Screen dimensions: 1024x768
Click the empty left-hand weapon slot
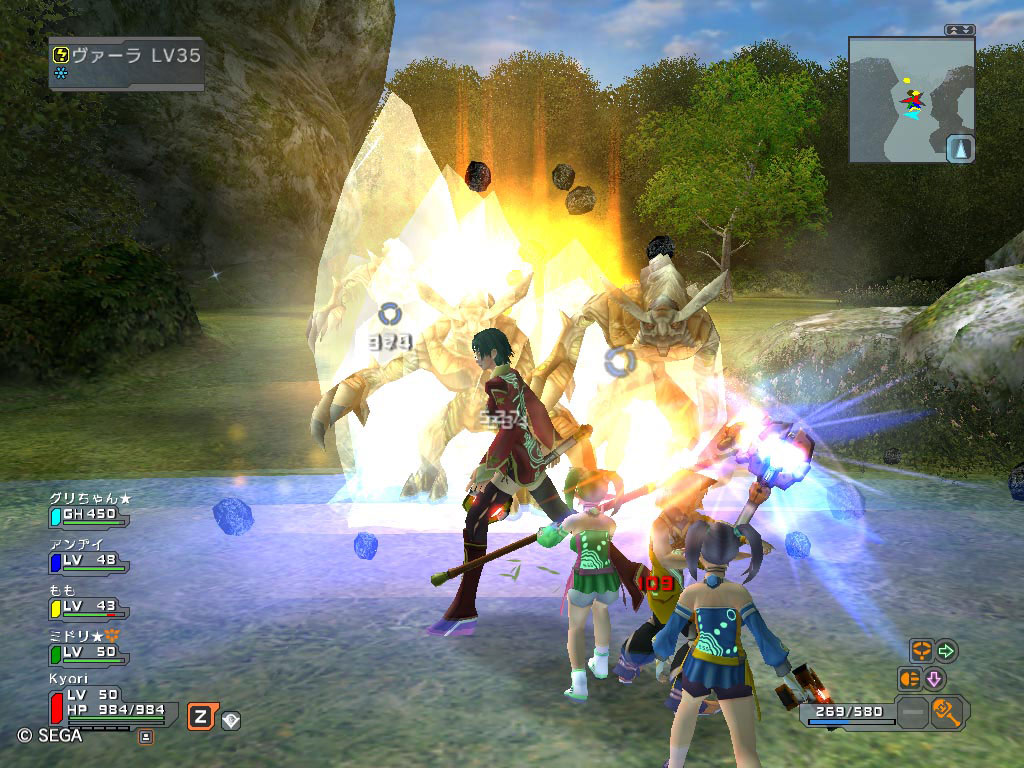click(912, 713)
